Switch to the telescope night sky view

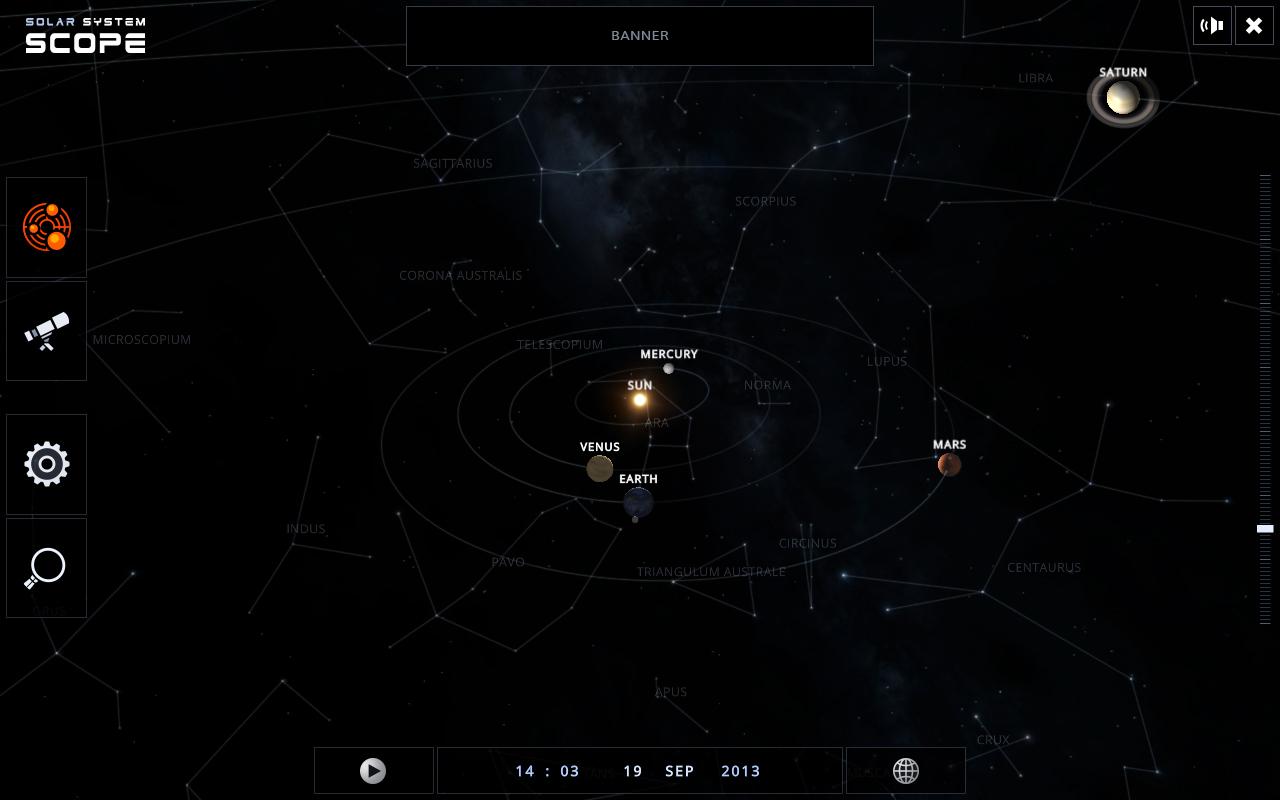[x=47, y=331]
